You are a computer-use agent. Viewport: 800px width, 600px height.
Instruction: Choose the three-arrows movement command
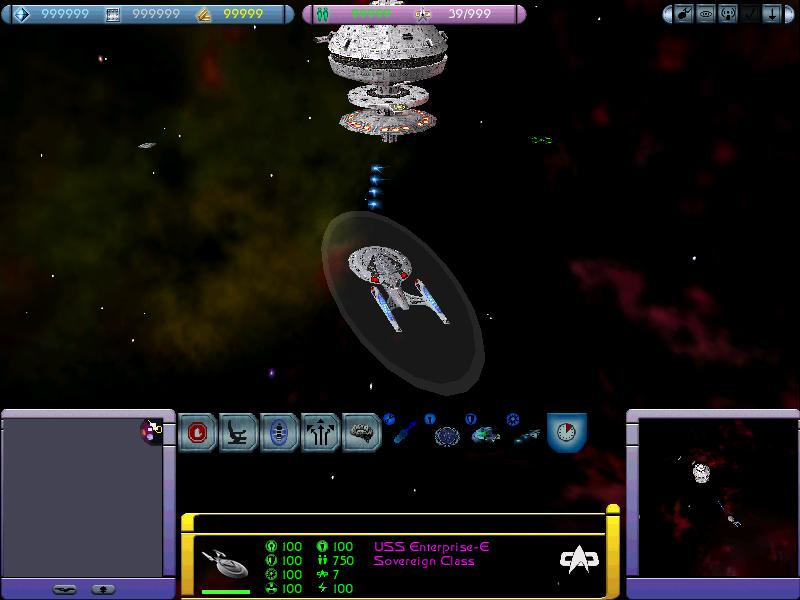coord(321,433)
